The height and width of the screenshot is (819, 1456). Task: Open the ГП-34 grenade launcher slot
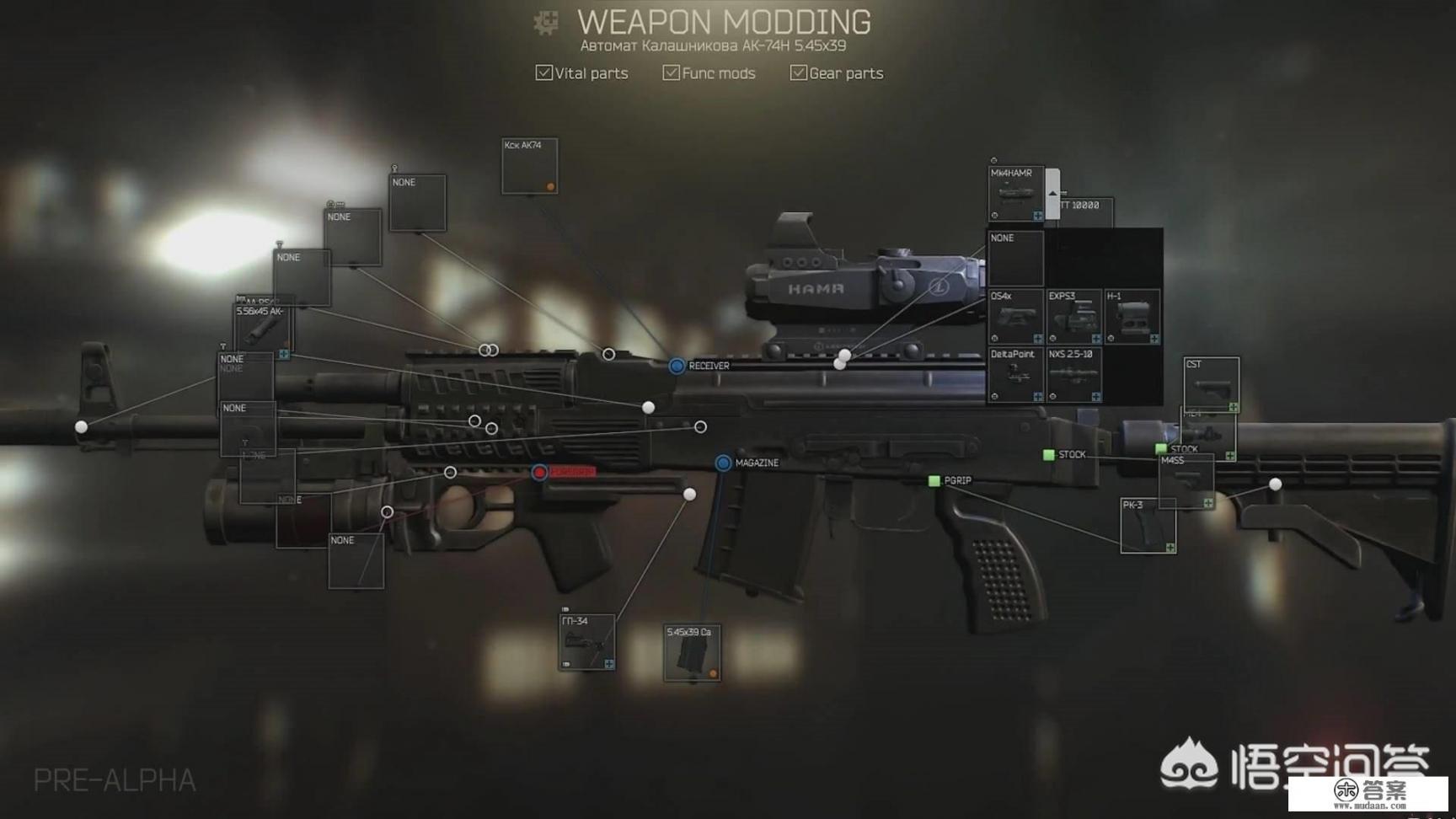[x=586, y=642]
